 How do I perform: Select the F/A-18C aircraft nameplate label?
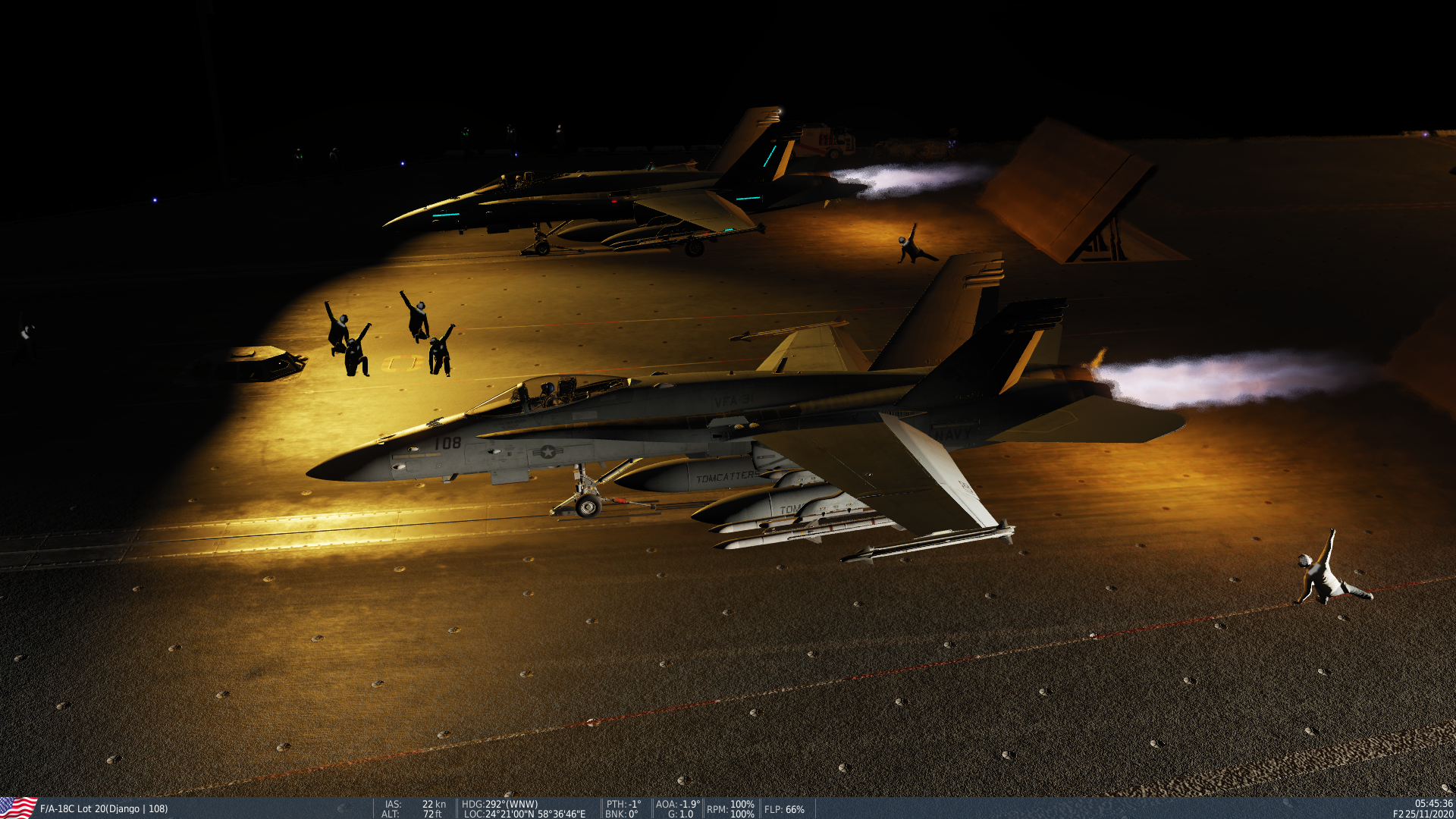pyautogui.click(x=102, y=809)
